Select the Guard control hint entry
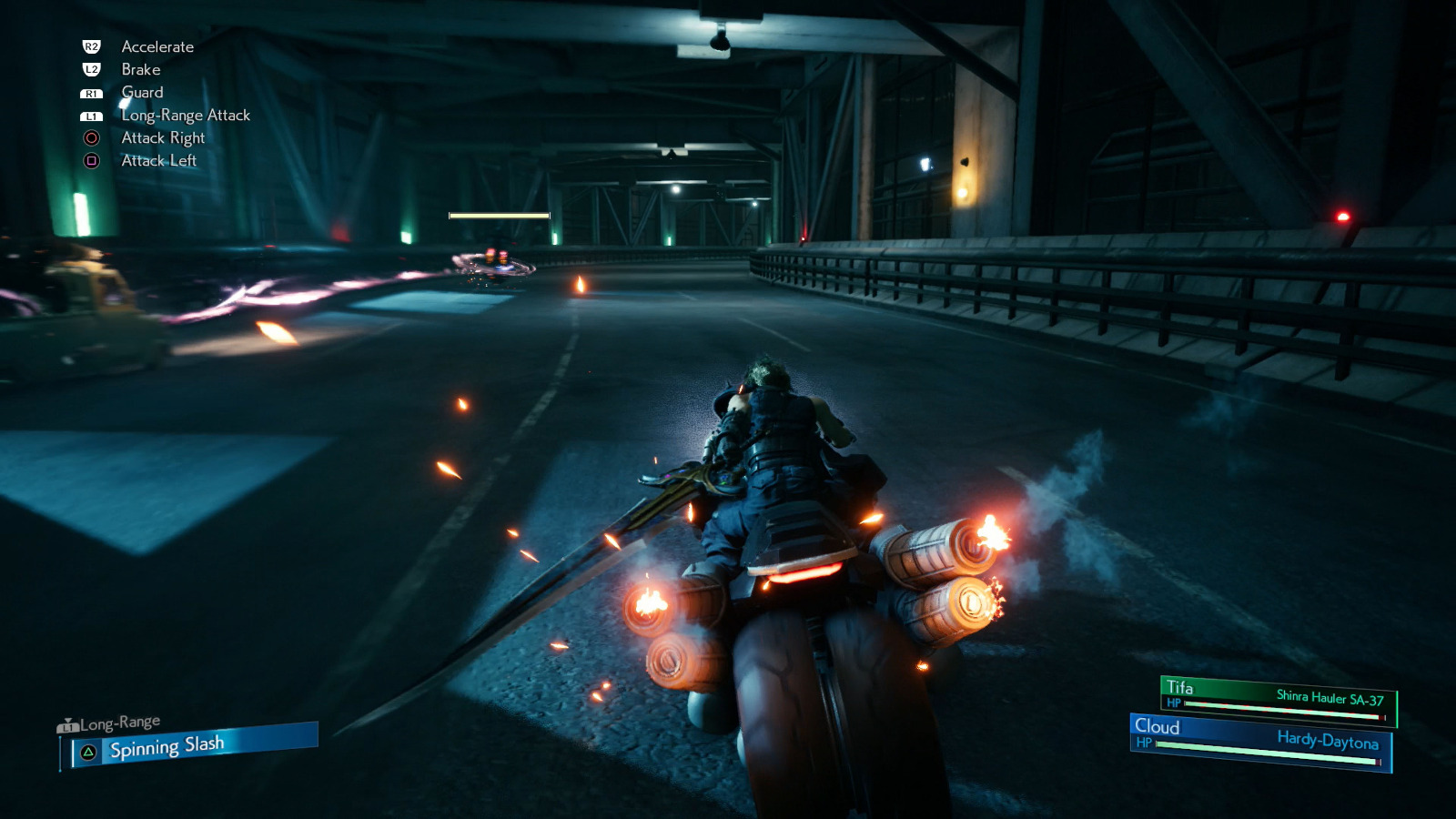 [142, 92]
